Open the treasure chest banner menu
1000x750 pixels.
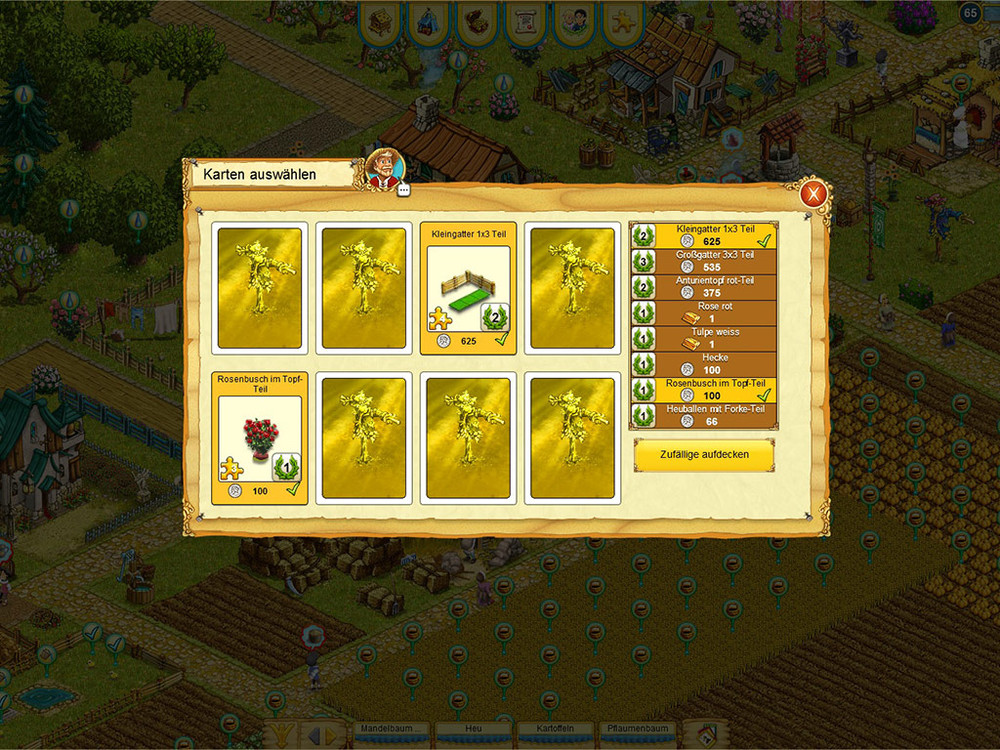point(476,22)
